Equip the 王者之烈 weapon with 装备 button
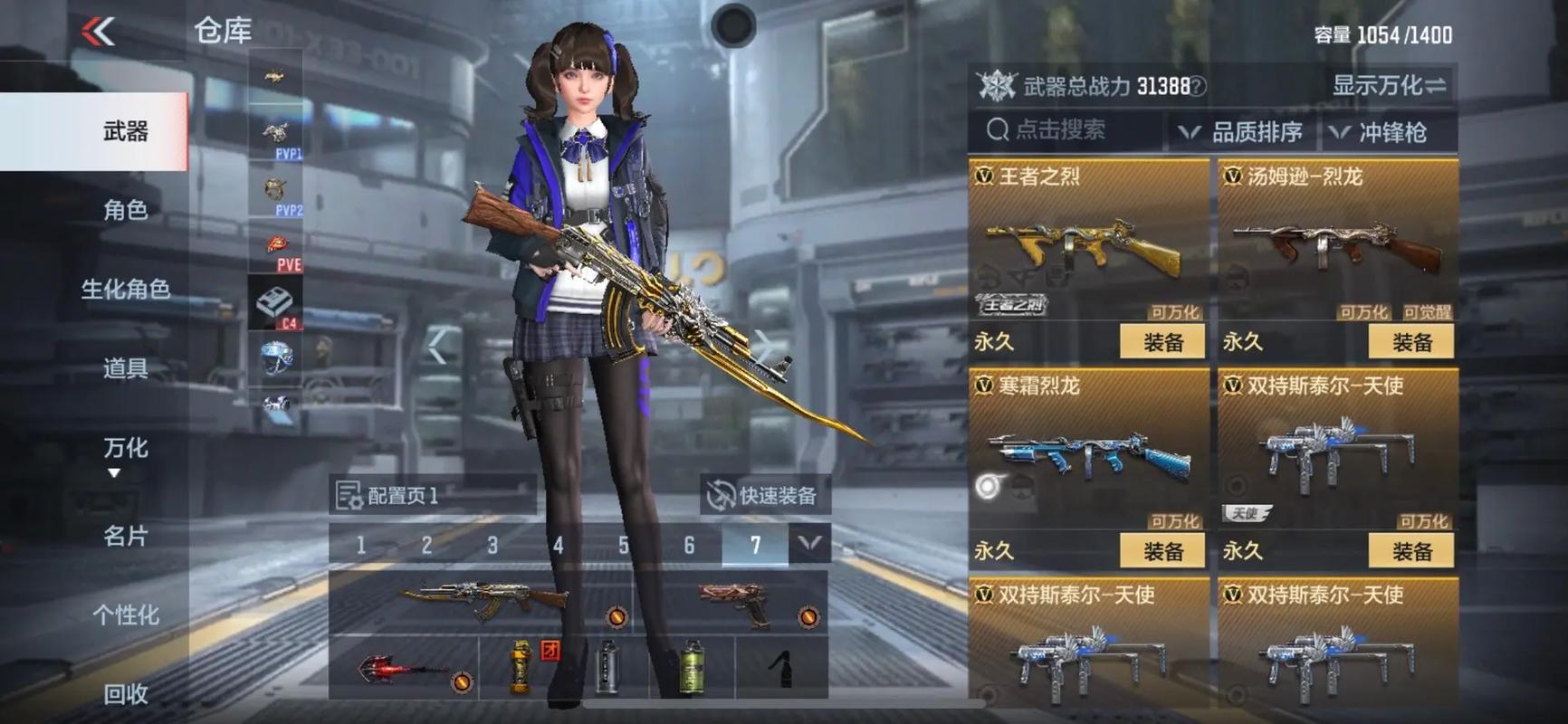This screenshot has height=724, width=1568. click(1162, 343)
